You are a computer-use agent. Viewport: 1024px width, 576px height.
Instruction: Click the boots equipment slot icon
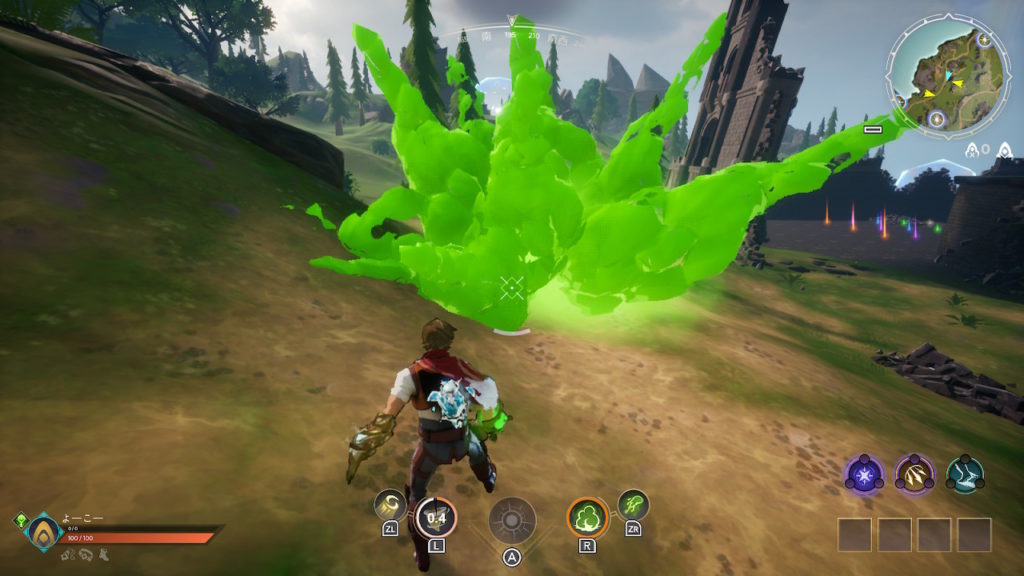click(103, 553)
